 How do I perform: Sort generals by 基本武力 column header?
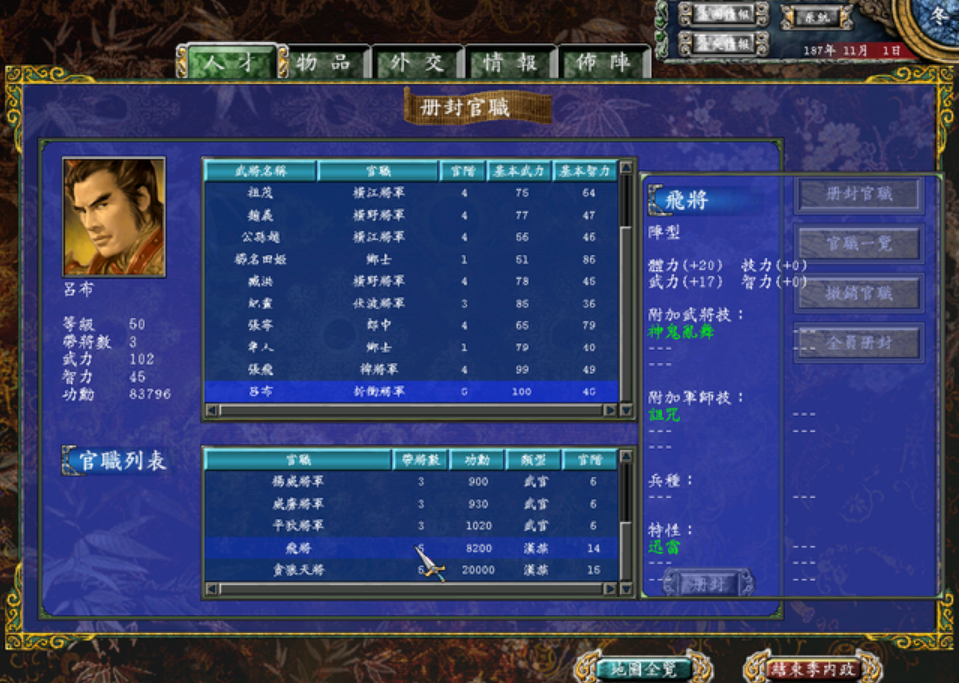click(x=520, y=171)
